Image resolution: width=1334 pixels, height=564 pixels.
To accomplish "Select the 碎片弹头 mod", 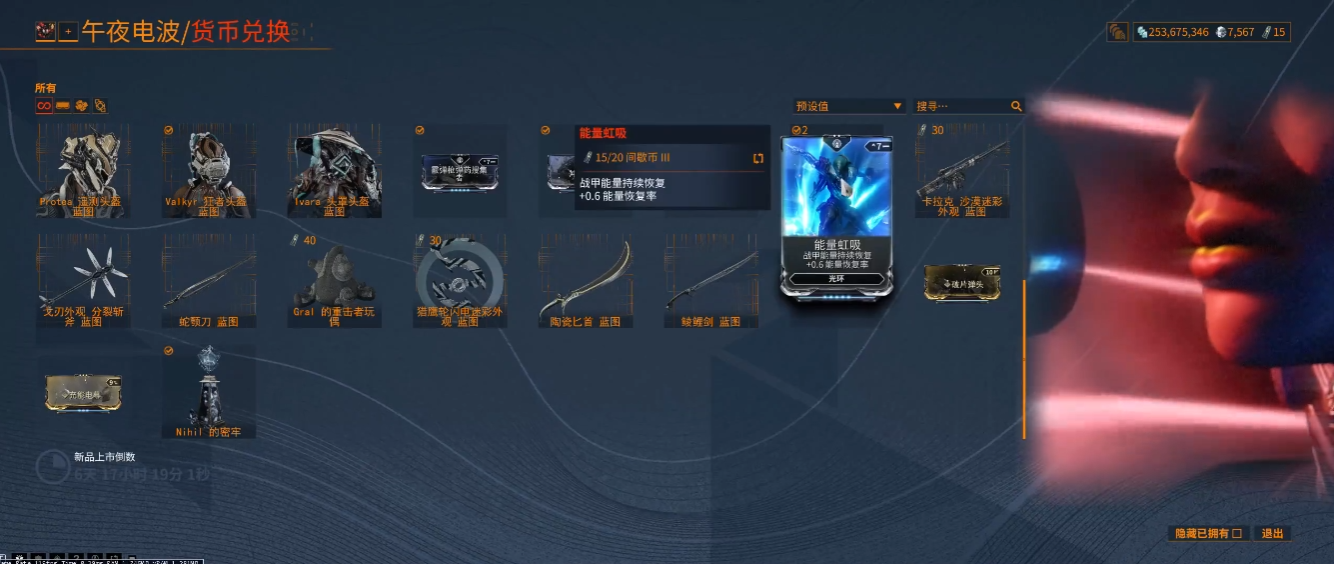I will (x=962, y=282).
